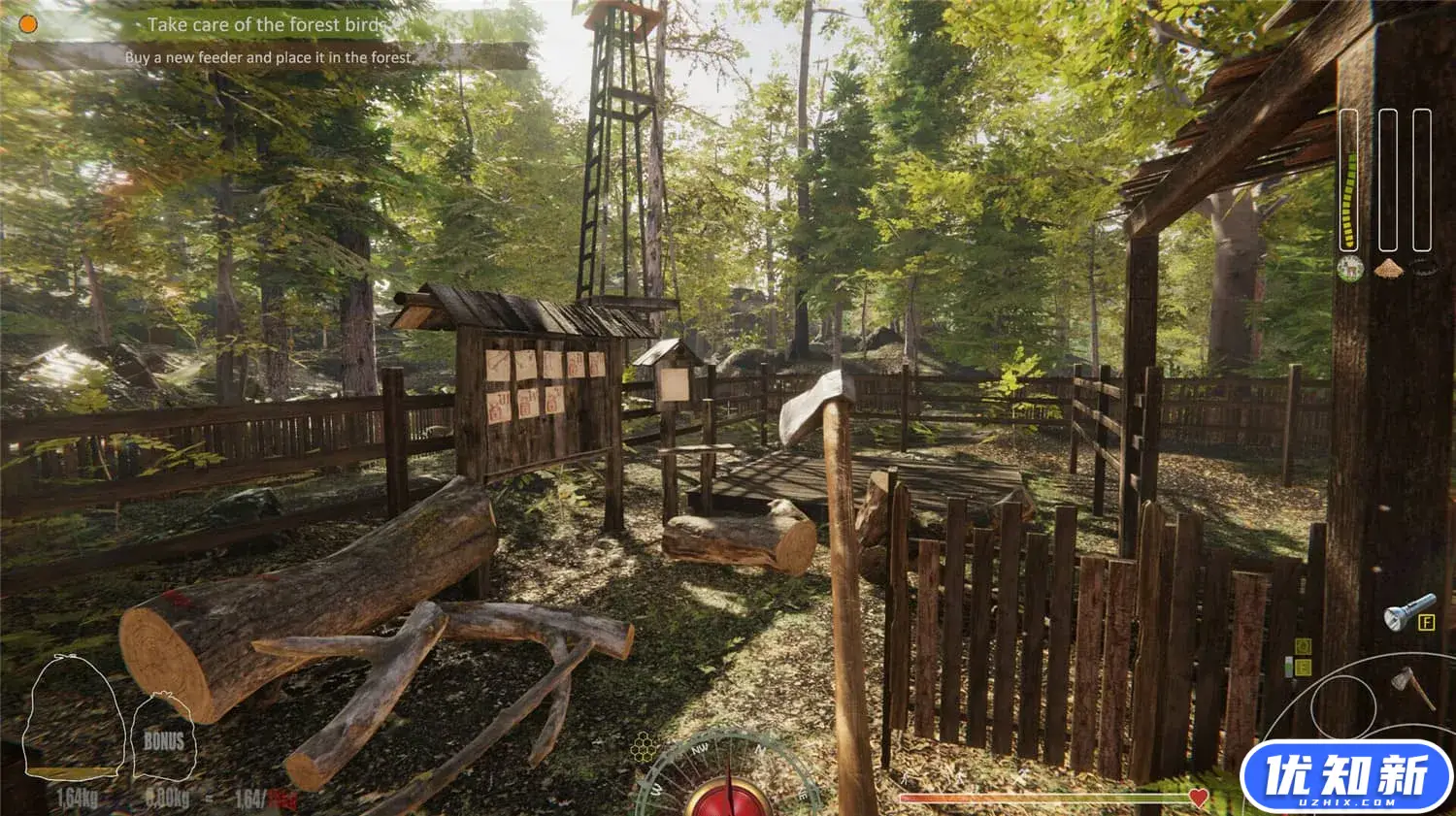Click the deer icon below the green gauge
Viewport: 1456px width, 816px height.
[1350, 269]
